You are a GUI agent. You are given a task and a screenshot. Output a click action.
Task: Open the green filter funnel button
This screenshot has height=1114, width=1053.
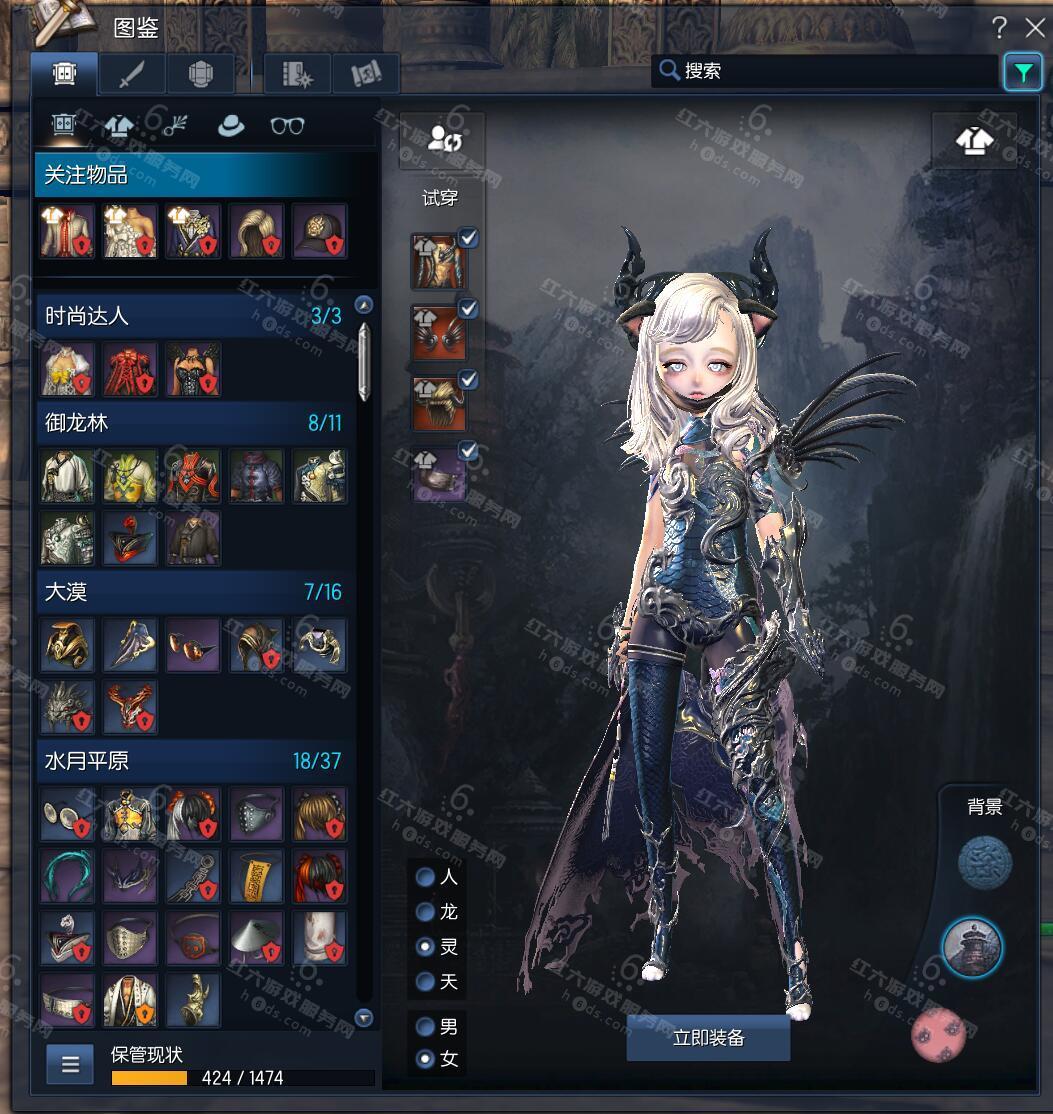tap(1022, 72)
